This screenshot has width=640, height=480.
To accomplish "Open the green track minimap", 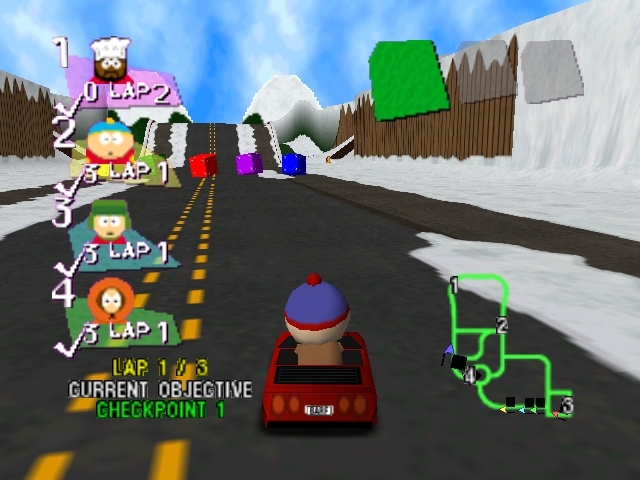I will pyautogui.click(x=503, y=345).
